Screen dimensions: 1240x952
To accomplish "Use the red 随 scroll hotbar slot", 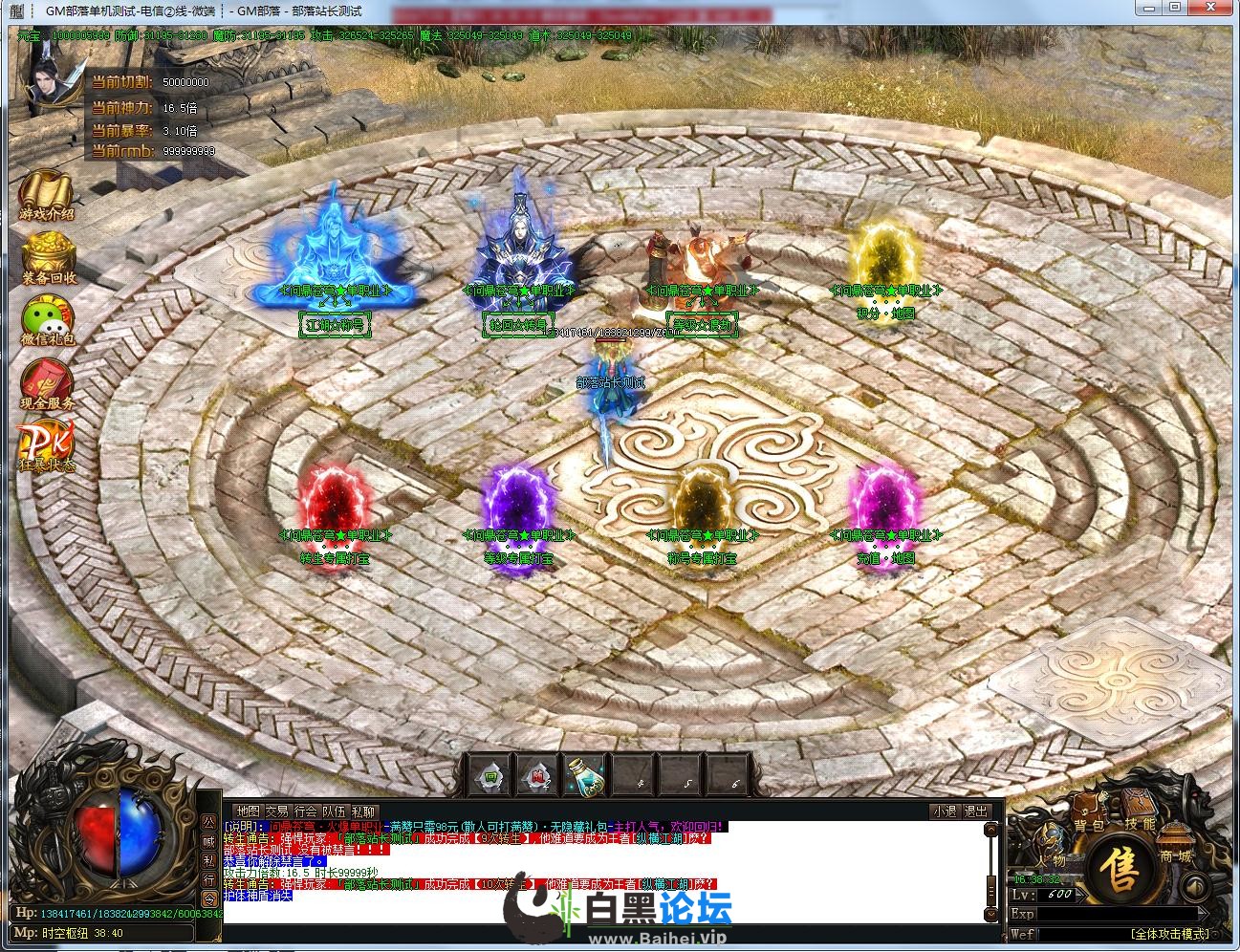I will (537, 776).
